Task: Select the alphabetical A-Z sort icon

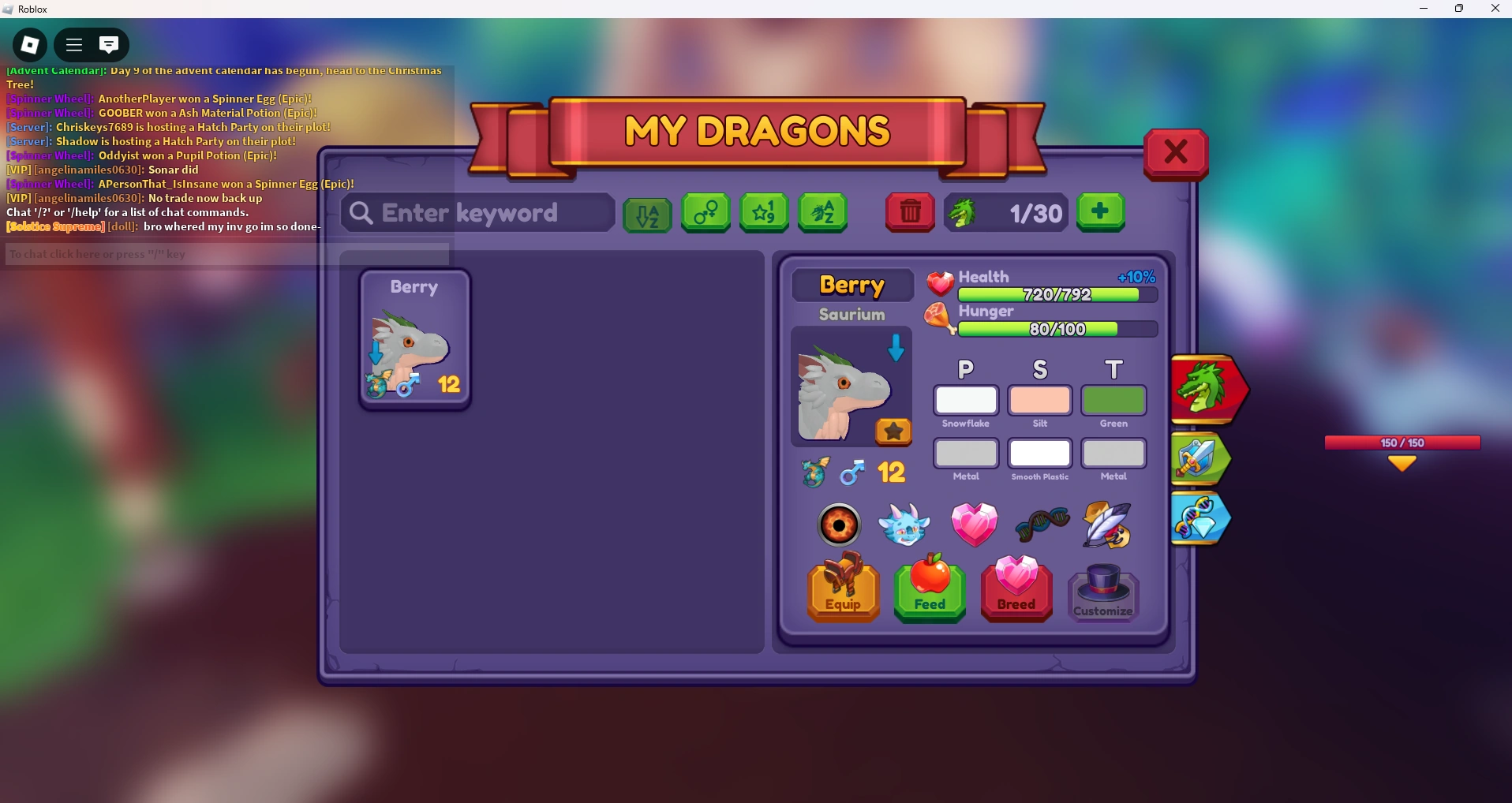Action: (x=647, y=214)
